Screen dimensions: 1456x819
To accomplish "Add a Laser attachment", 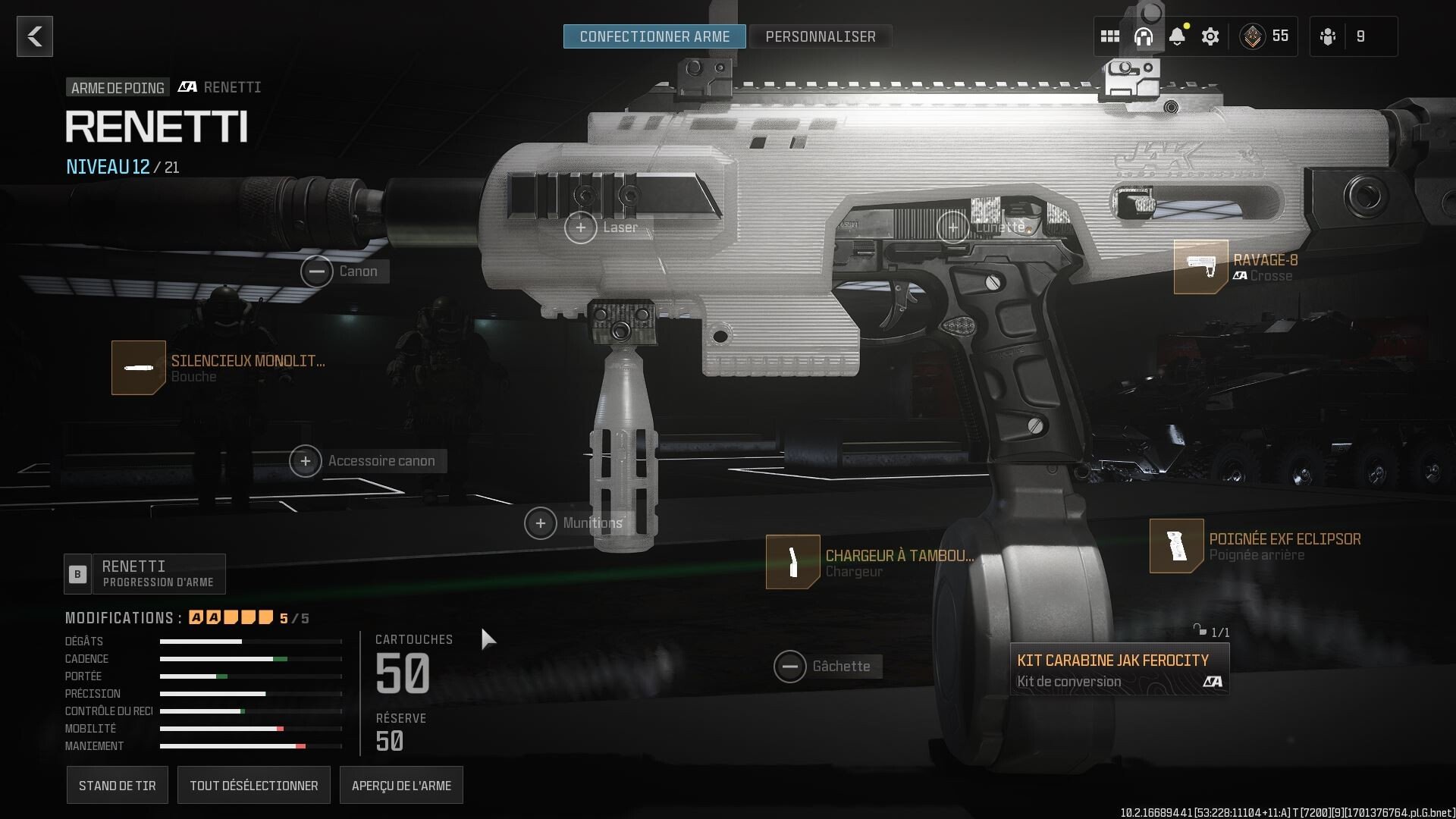I will [582, 227].
